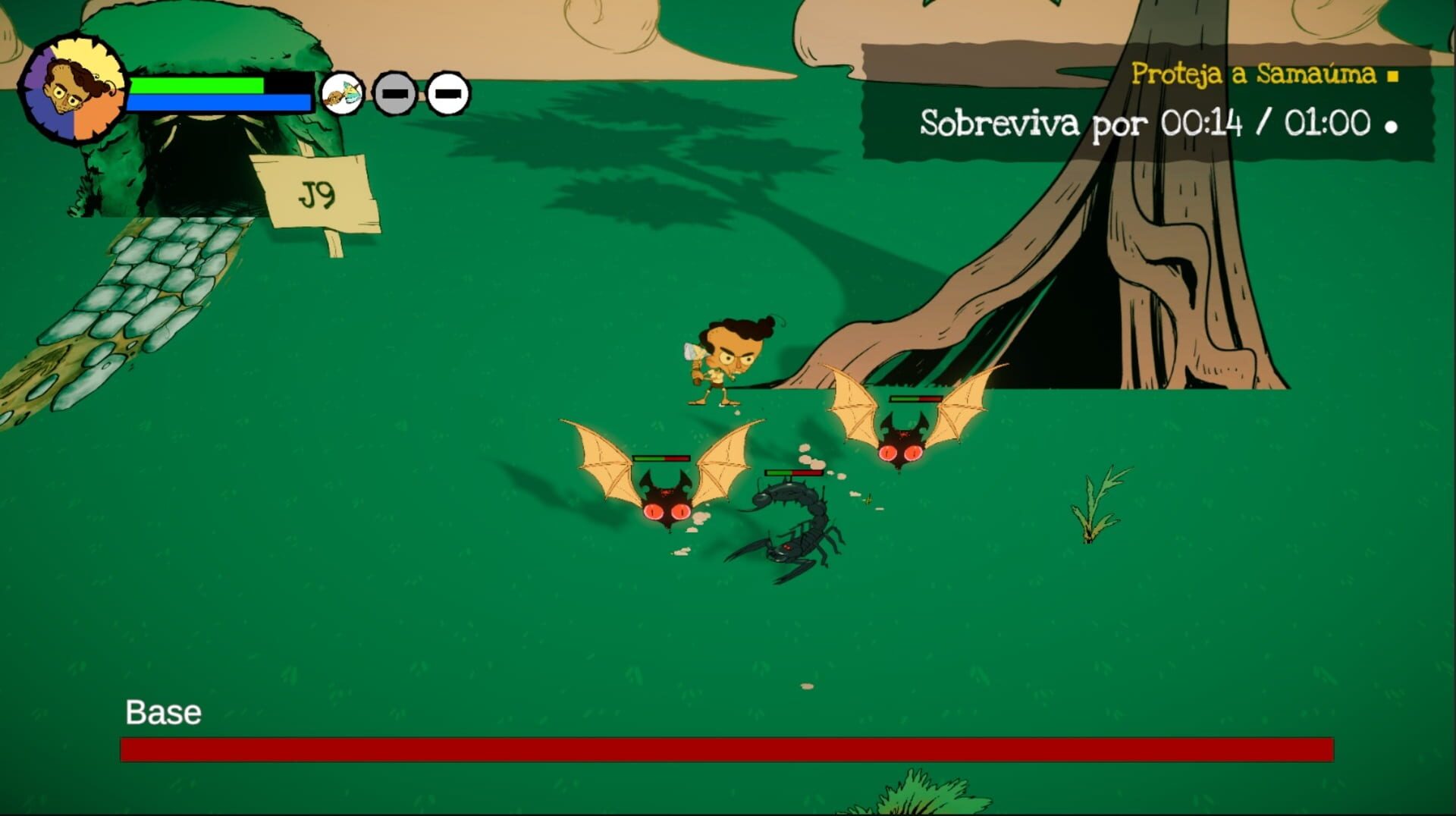Viewport: 1456px width, 816px height.
Task: Select the Base label at the bottom
Action: click(164, 712)
